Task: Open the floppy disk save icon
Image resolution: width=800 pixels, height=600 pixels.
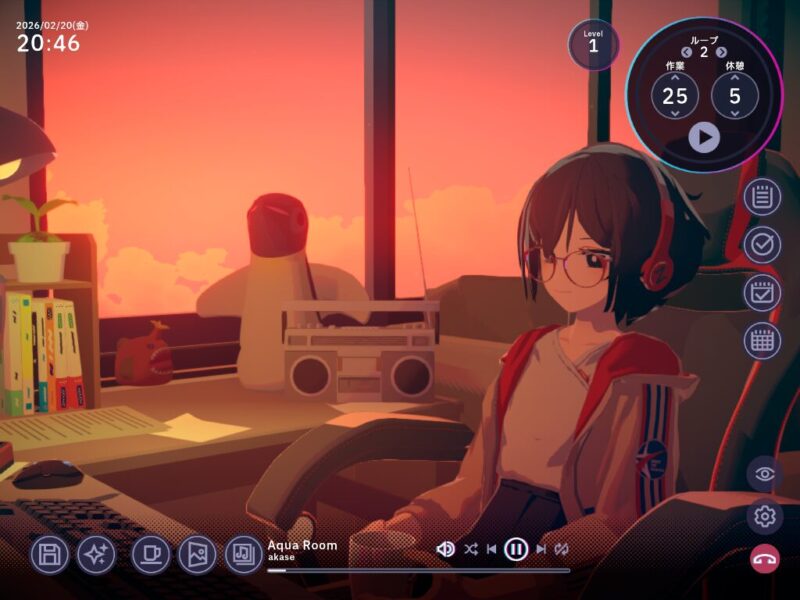Action: (x=50, y=554)
